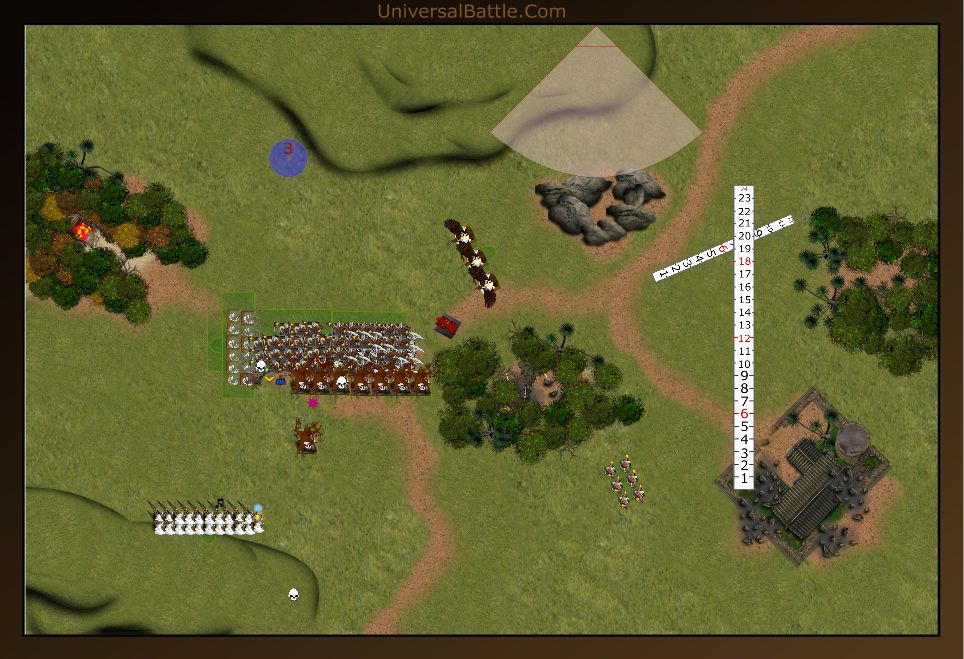Click the magenta star marker
The width and height of the screenshot is (964, 659).
click(313, 403)
